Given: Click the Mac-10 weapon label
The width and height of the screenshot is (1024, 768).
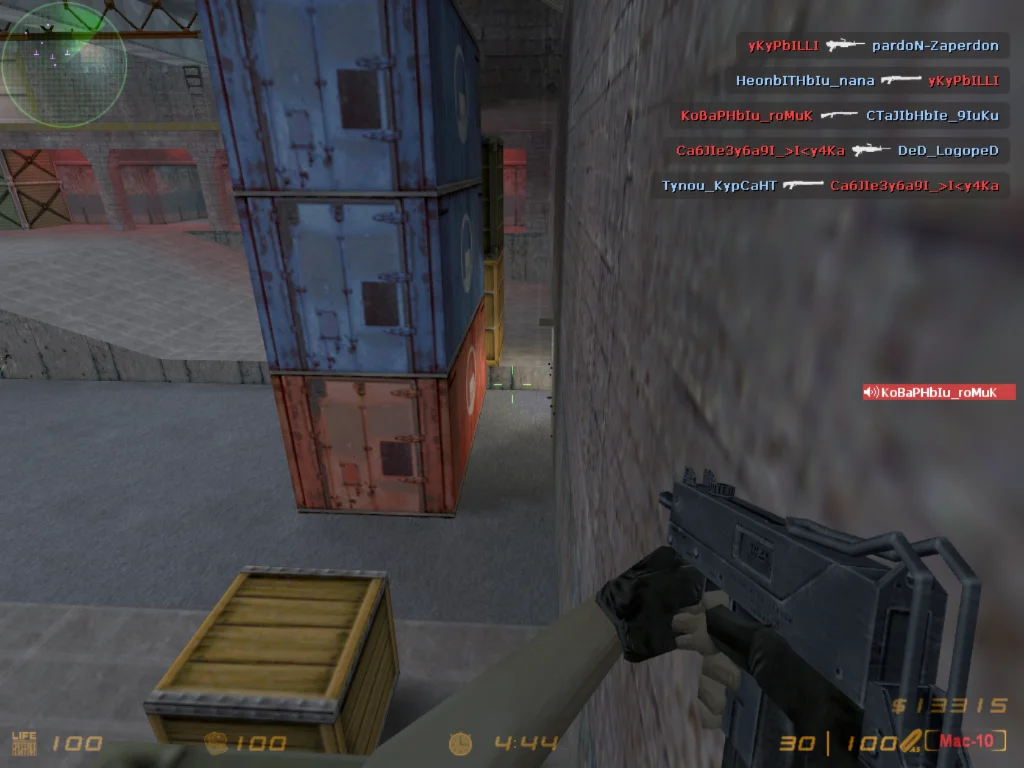Looking at the screenshot, I should [965, 741].
